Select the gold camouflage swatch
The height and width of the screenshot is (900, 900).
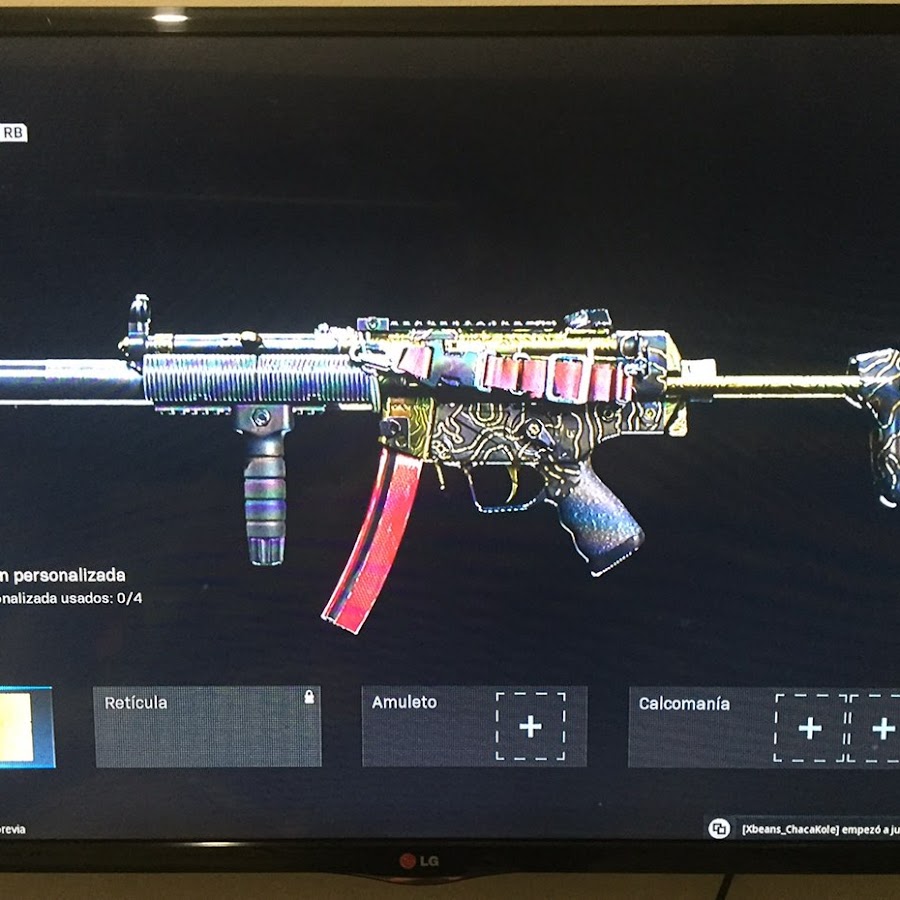[22, 727]
